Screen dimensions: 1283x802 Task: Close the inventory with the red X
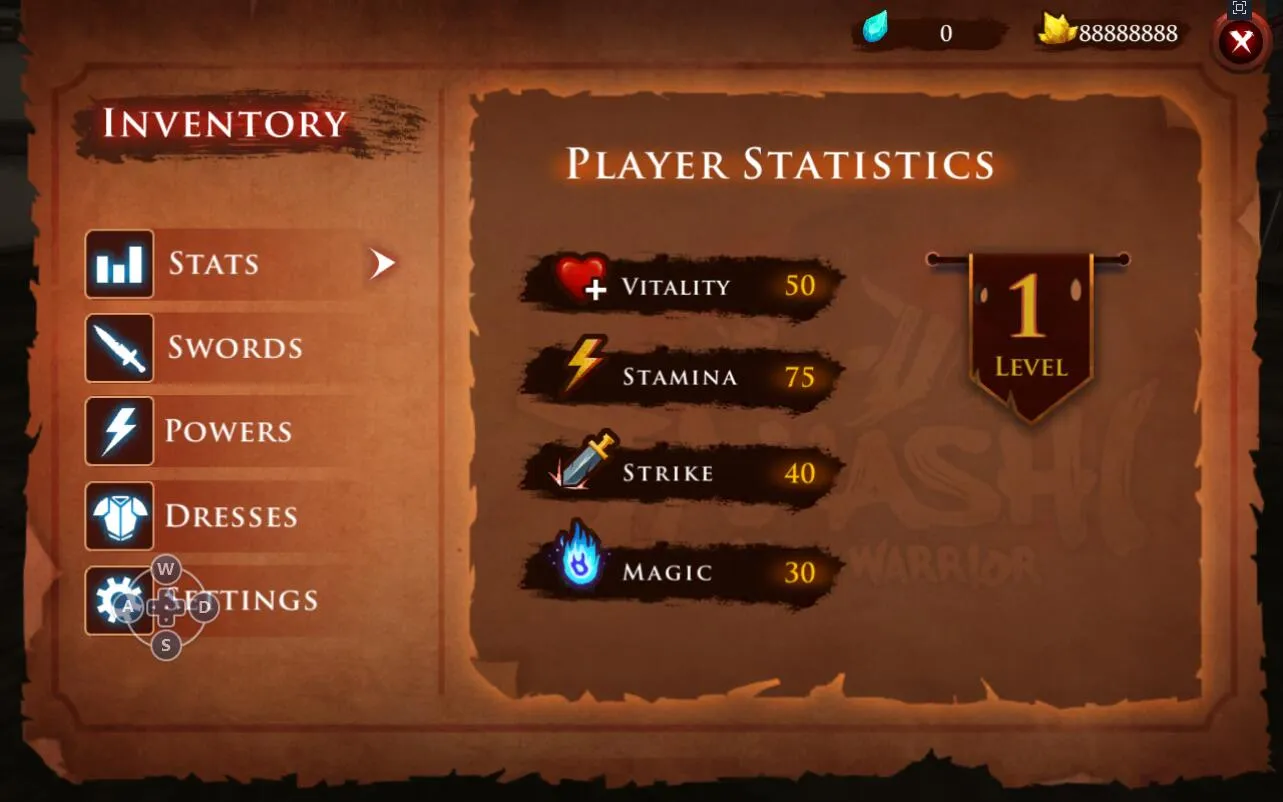pos(1241,43)
